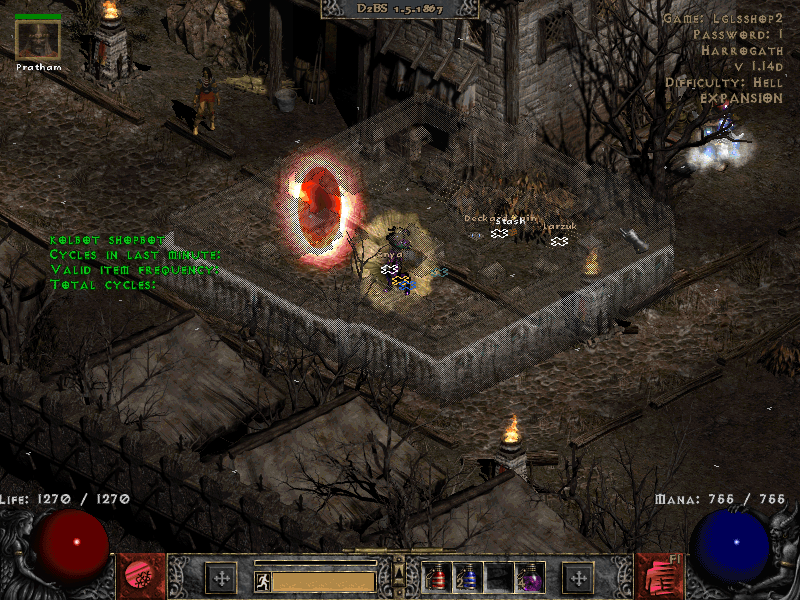Use the red healing potion in belt

click(437, 577)
